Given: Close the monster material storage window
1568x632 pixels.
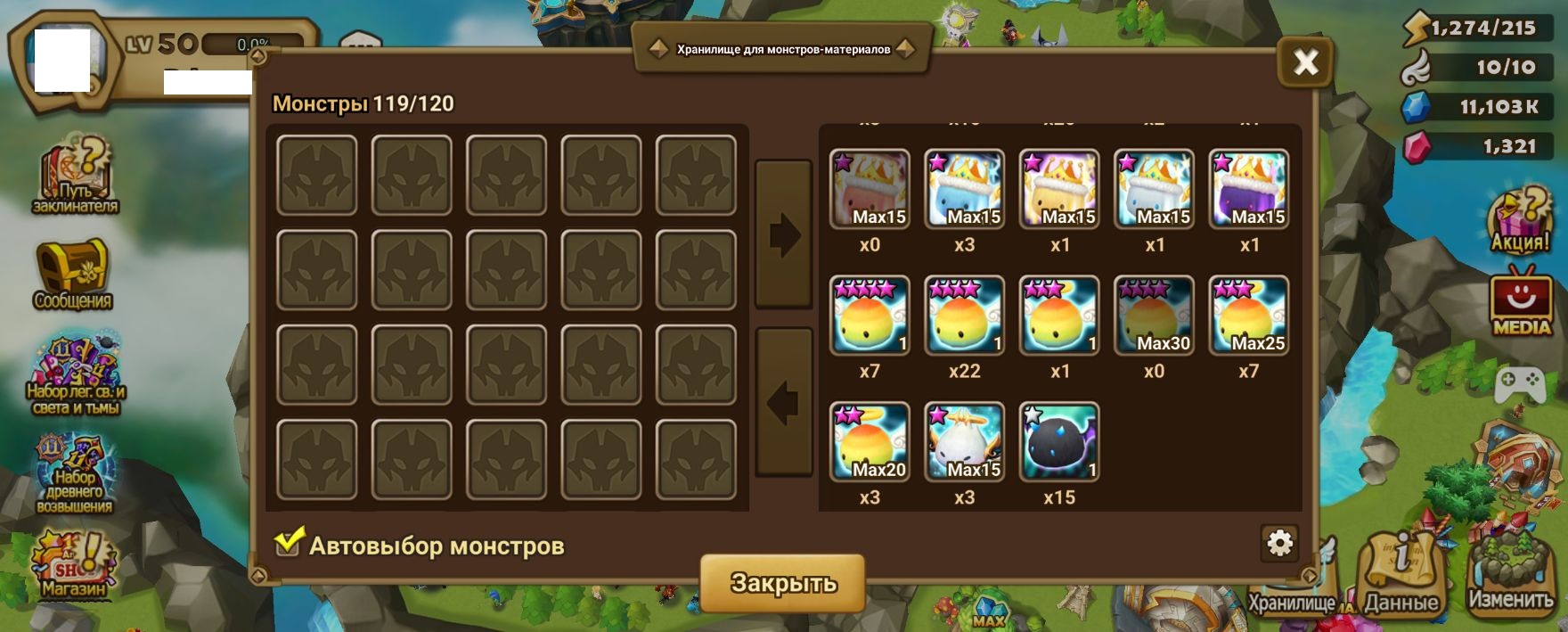Looking at the screenshot, I should [x=1305, y=62].
